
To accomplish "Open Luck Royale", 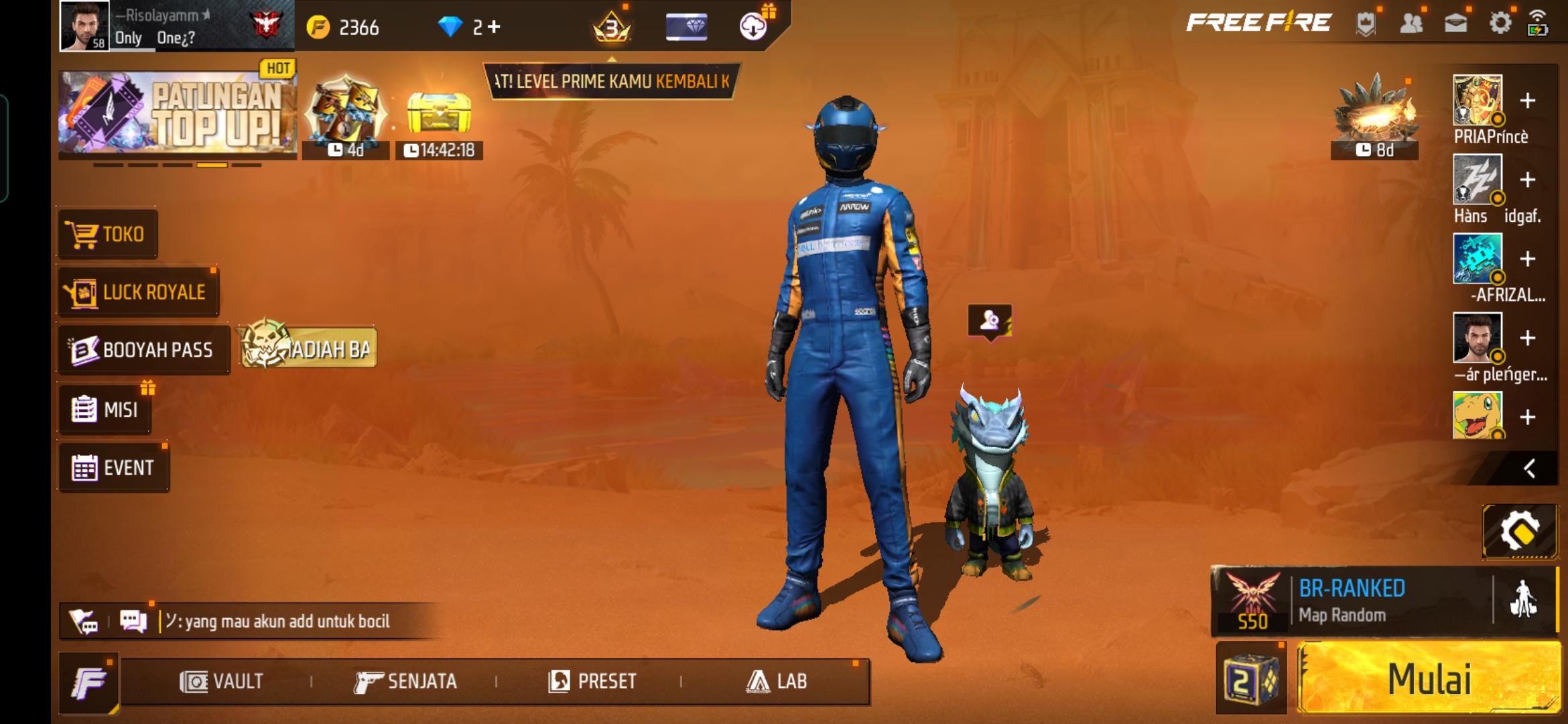I will (139, 292).
